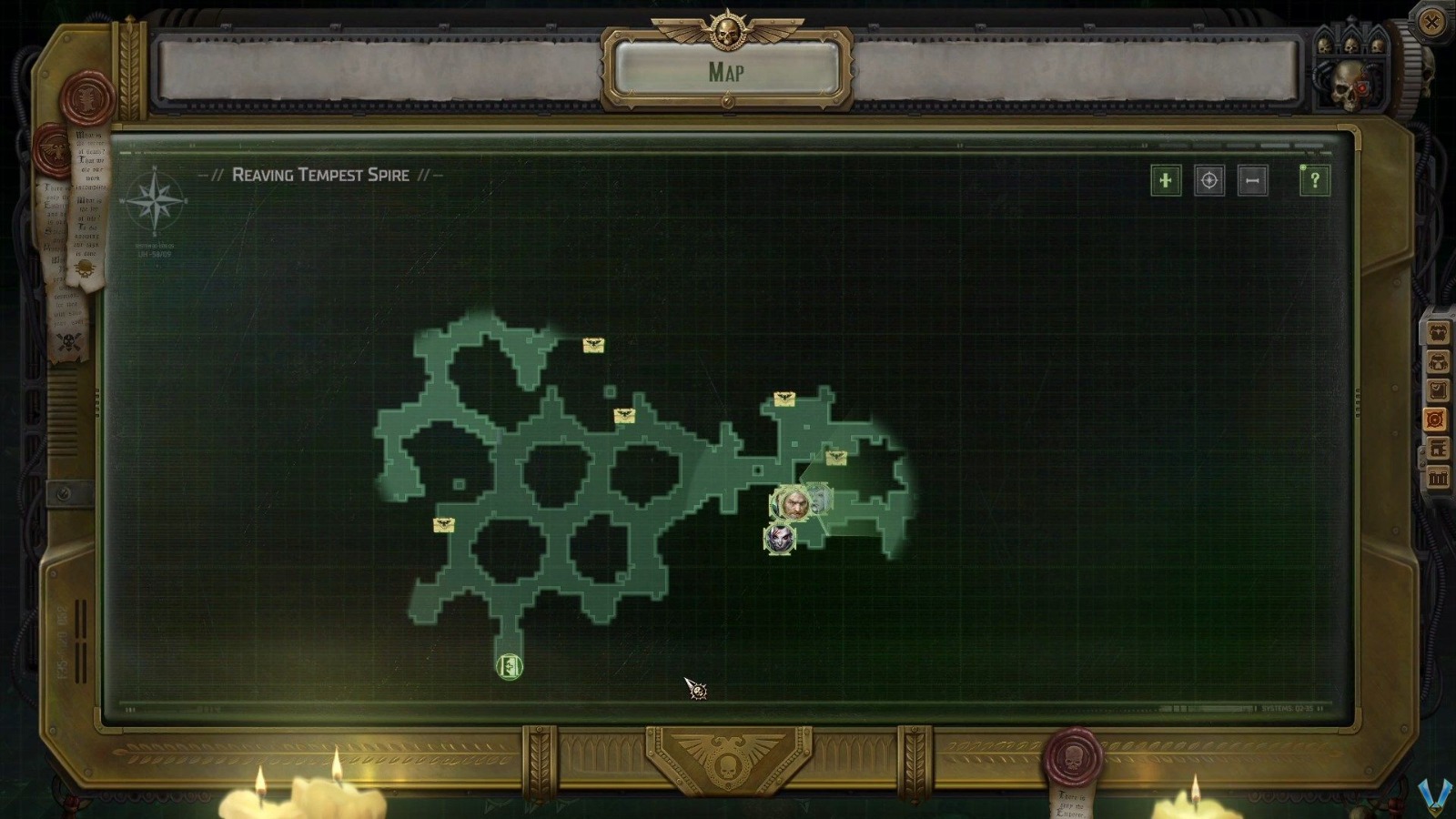Zoom in on the map with the plus icon
1456x819 pixels.
(1166, 180)
